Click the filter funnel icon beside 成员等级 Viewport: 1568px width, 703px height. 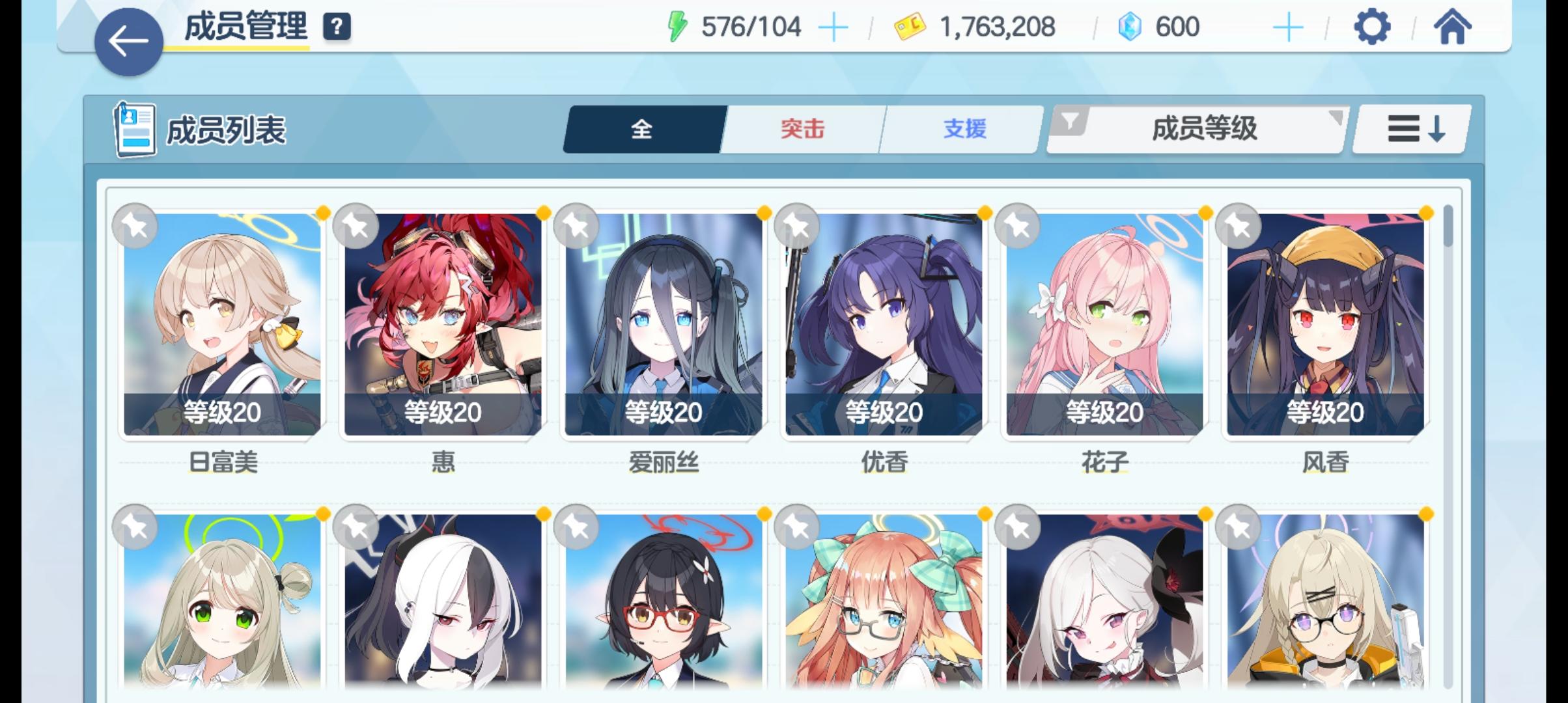[1070, 120]
